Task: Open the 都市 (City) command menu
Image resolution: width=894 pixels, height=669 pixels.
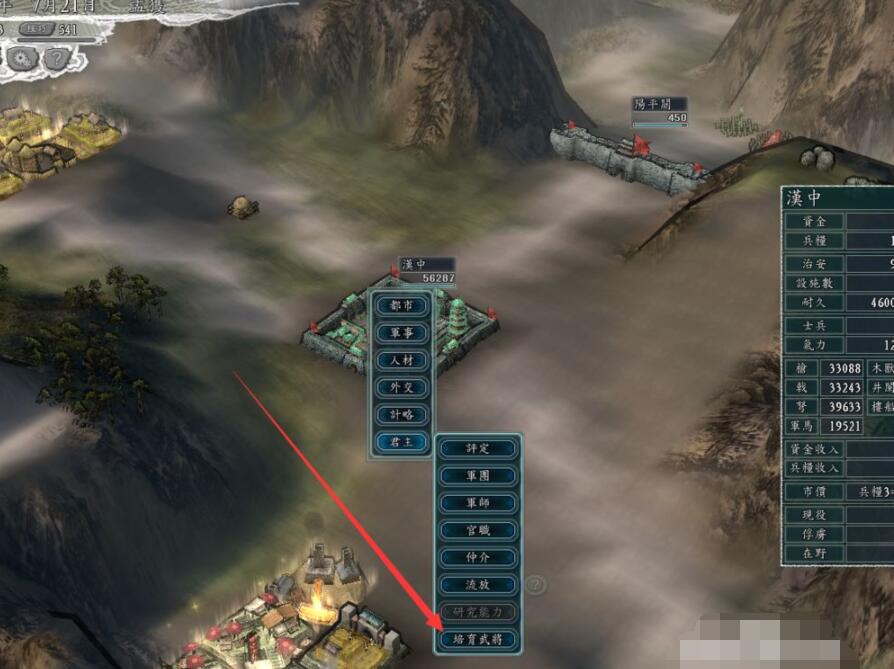Action: 401,305
